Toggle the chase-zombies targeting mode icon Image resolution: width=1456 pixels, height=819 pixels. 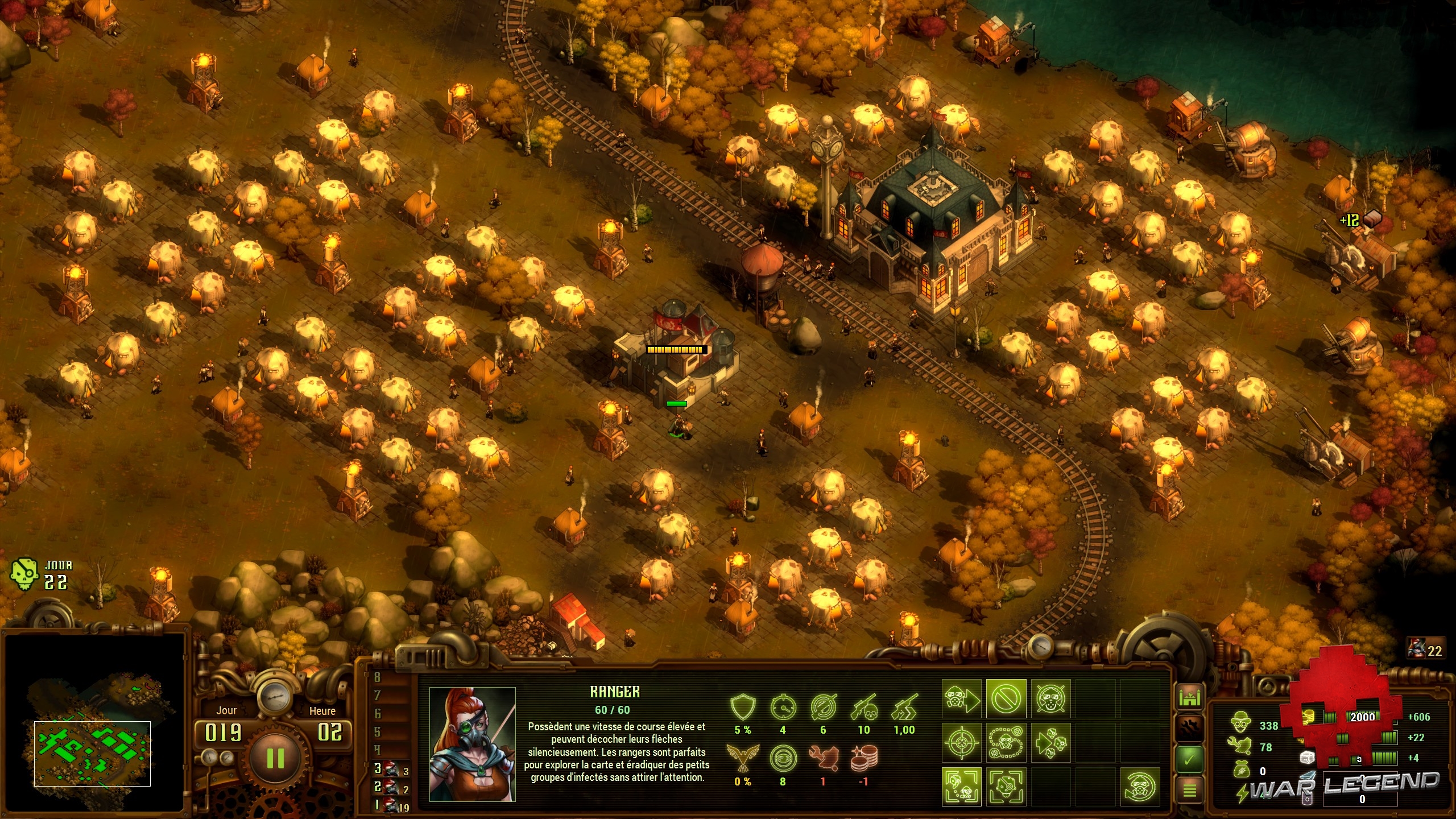tap(962, 787)
